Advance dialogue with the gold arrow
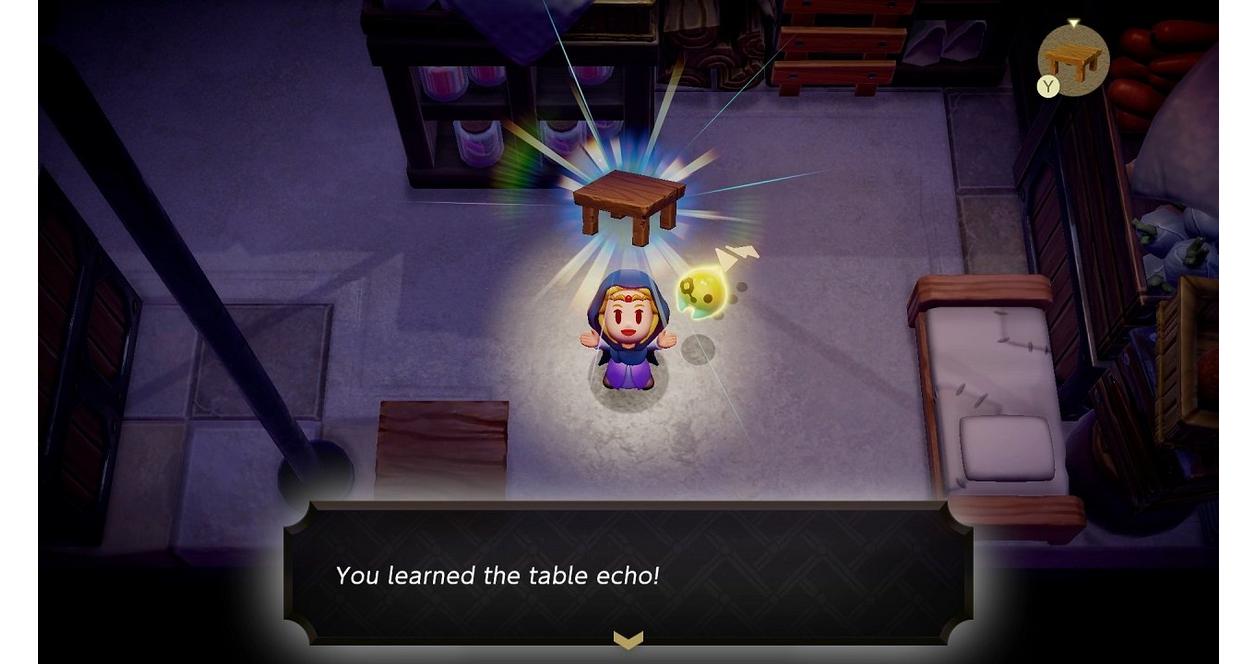This screenshot has width=1256, height=664. pyautogui.click(x=628, y=640)
